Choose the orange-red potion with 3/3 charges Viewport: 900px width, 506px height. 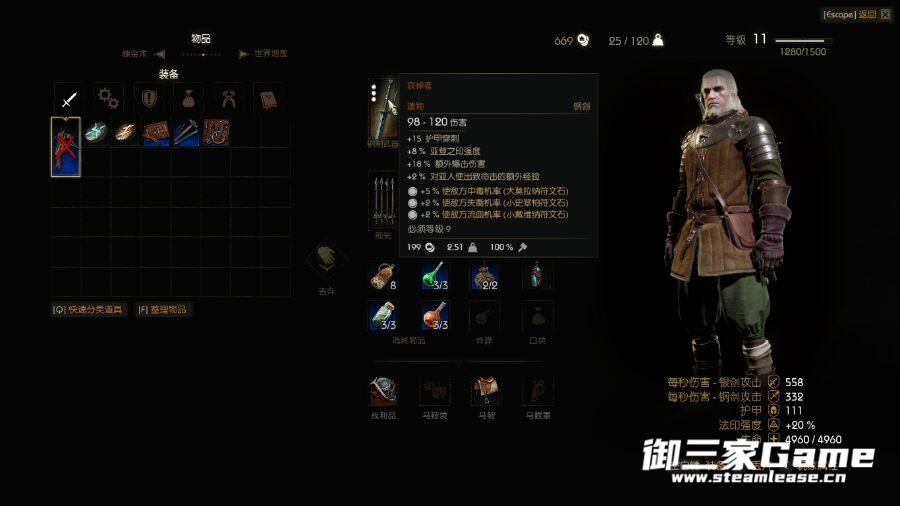pyautogui.click(x=434, y=316)
